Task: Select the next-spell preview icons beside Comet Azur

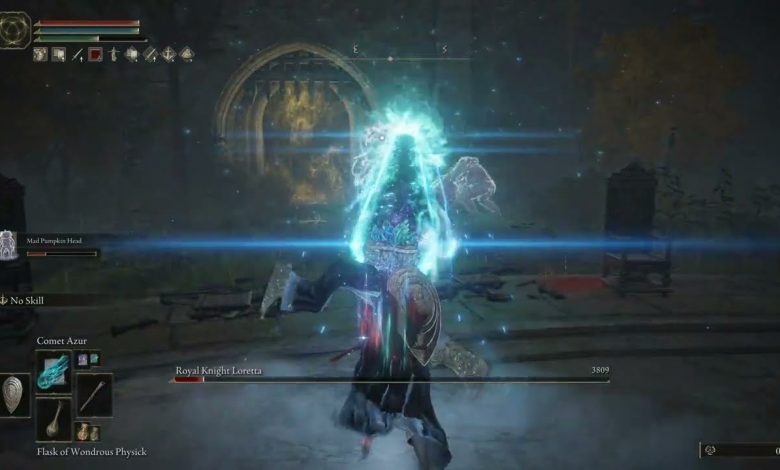Action: click(x=87, y=358)
